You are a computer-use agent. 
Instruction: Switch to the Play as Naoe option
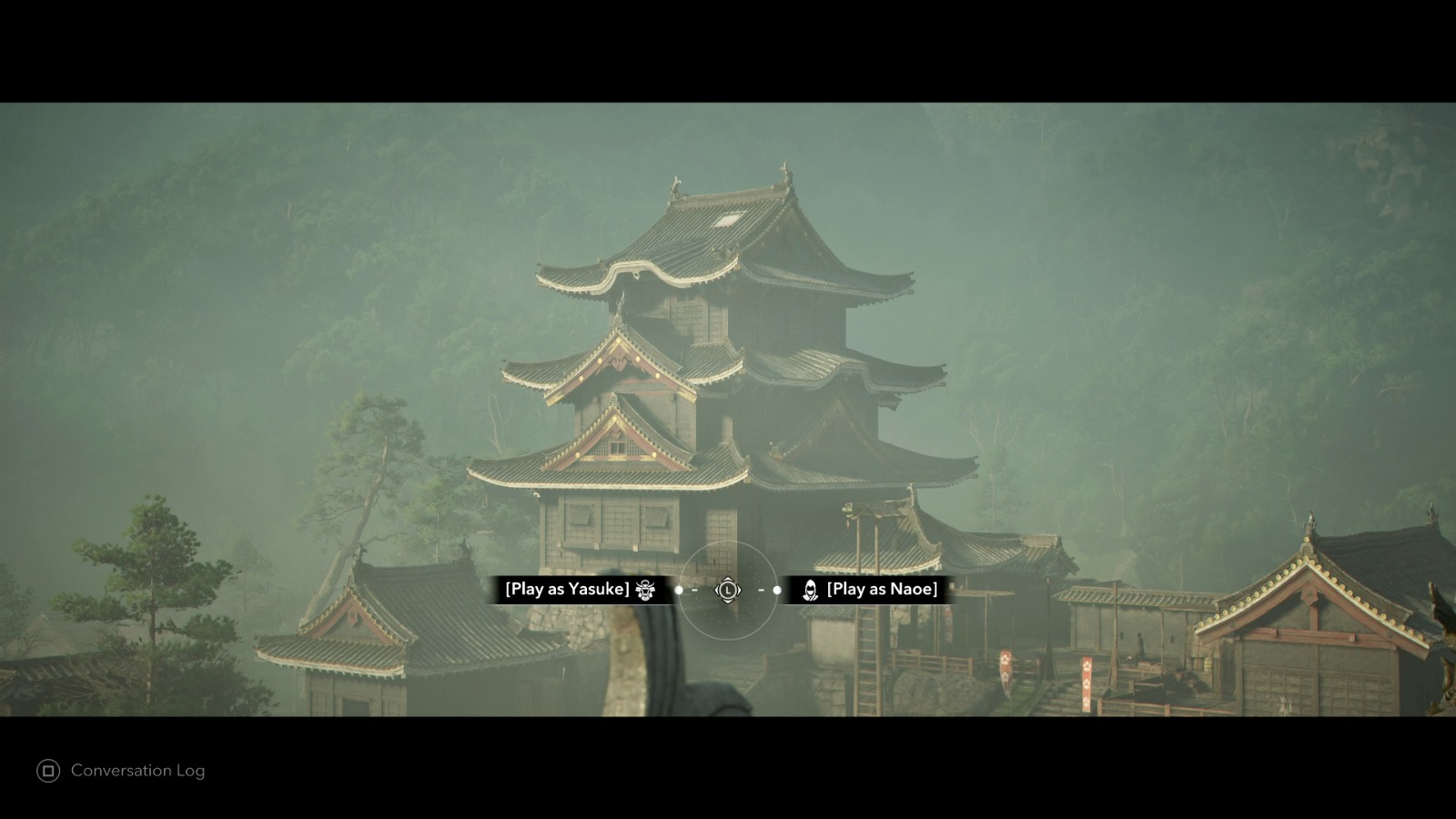[x=882, y=589]
